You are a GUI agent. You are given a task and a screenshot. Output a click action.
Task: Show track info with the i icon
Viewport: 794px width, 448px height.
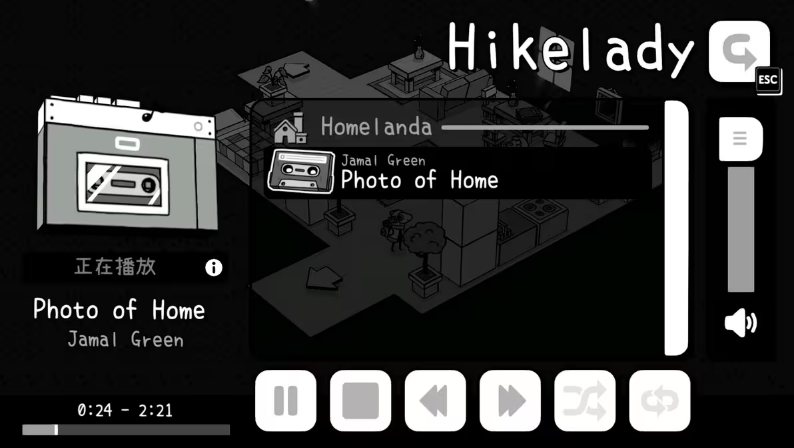(213, 267)
